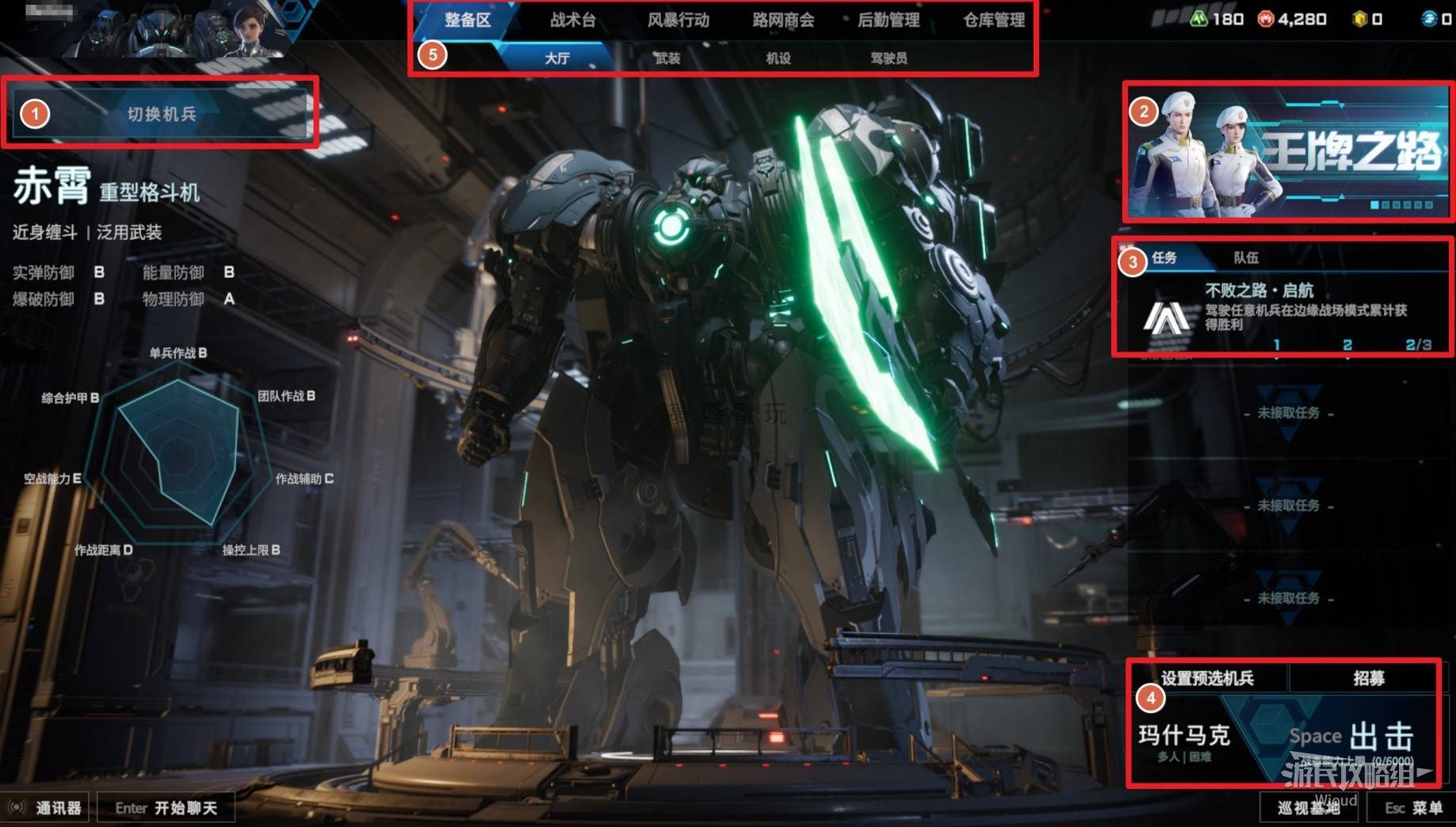Open the 通讯器 communicator

click(46, 808)
